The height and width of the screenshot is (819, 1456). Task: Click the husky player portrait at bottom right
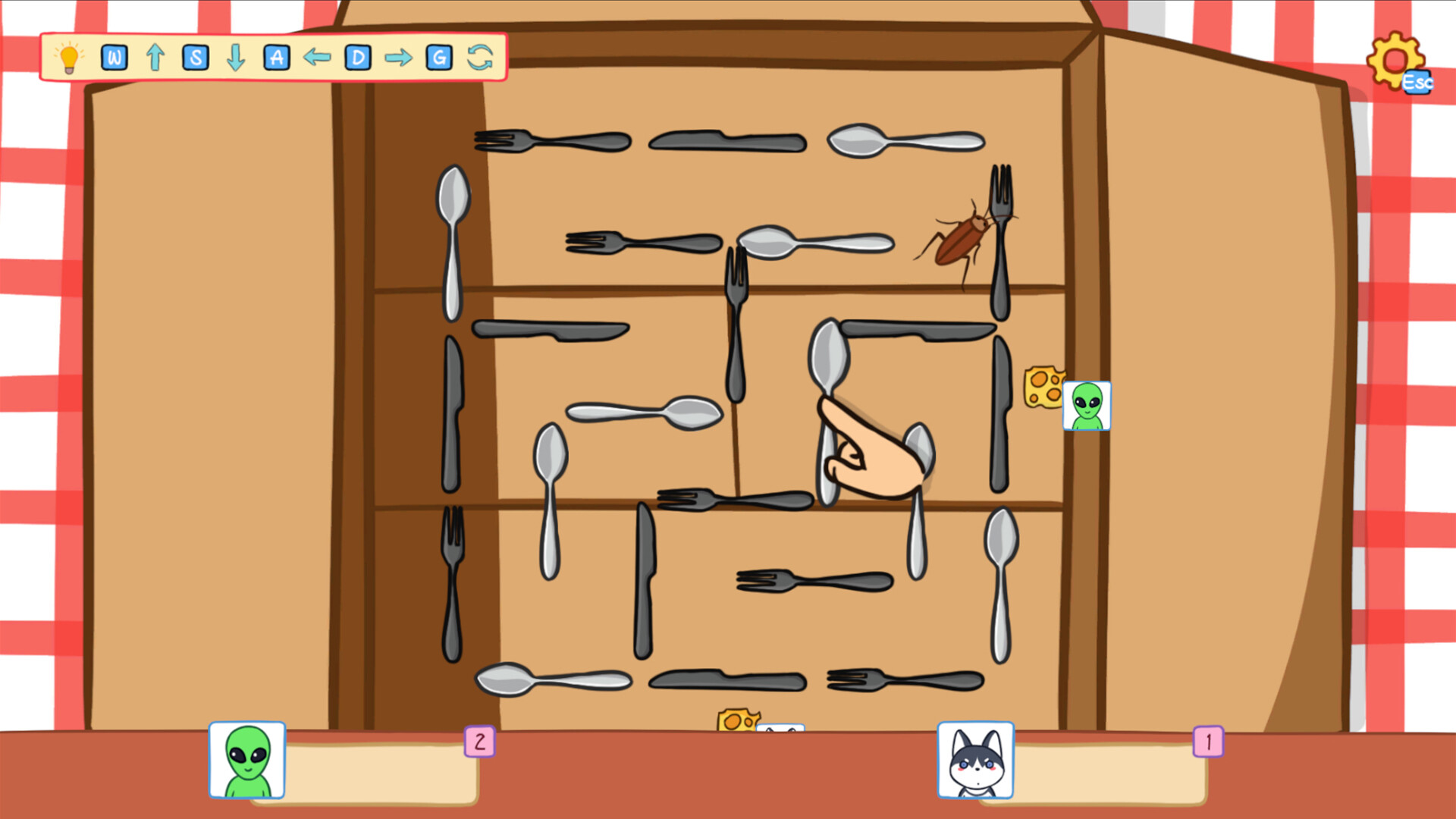(975, 761)
